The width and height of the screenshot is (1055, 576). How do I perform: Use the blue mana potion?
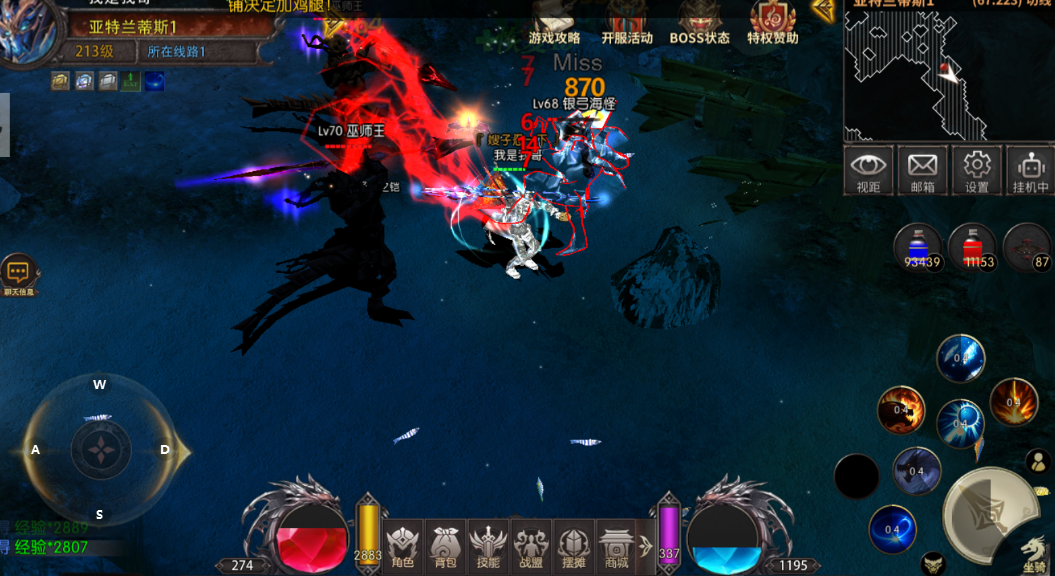coord(917,247)
